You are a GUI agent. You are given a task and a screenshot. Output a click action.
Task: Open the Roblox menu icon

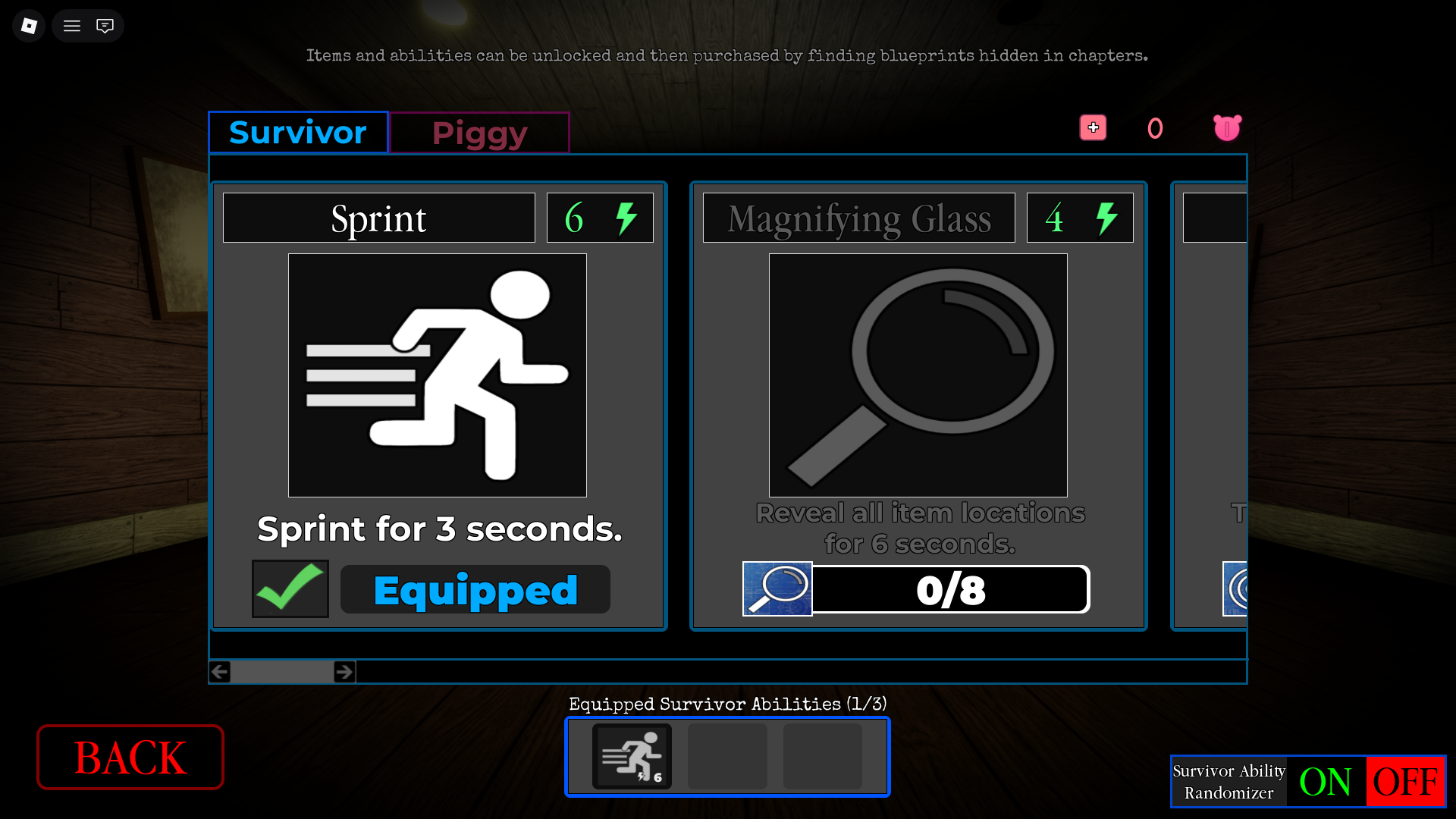point(28,25)
